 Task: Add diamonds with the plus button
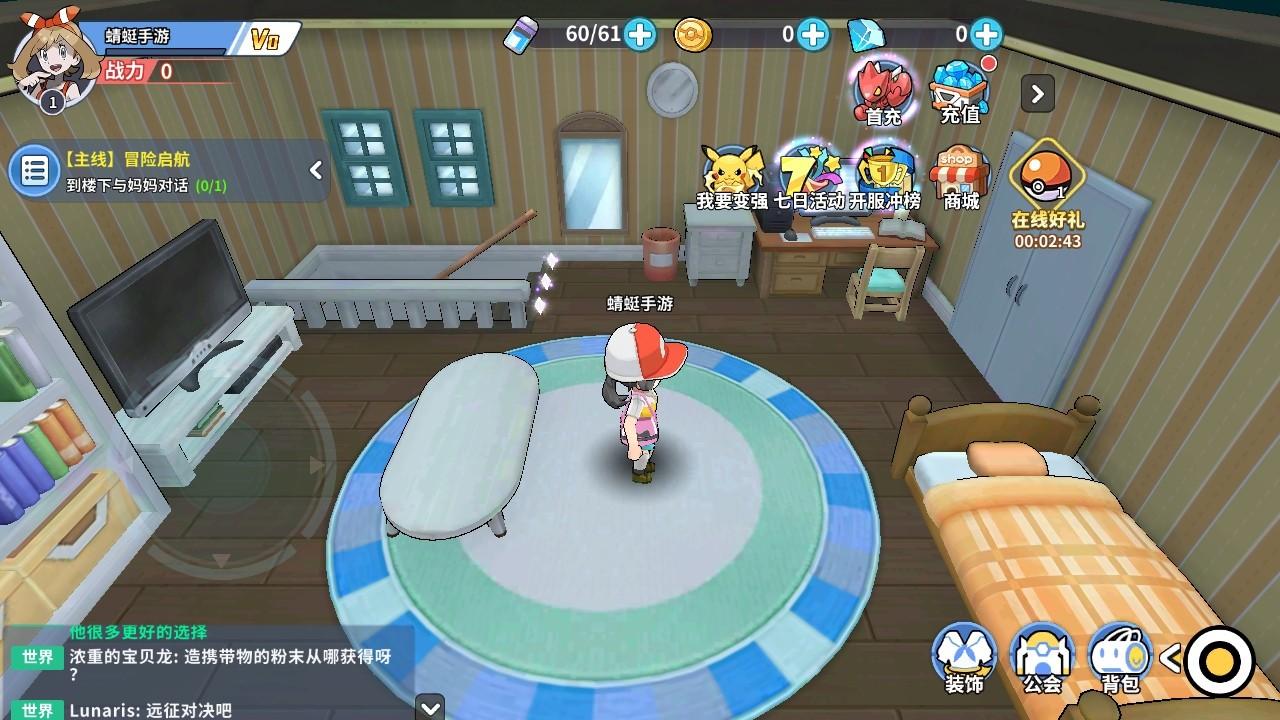point(986,35)
